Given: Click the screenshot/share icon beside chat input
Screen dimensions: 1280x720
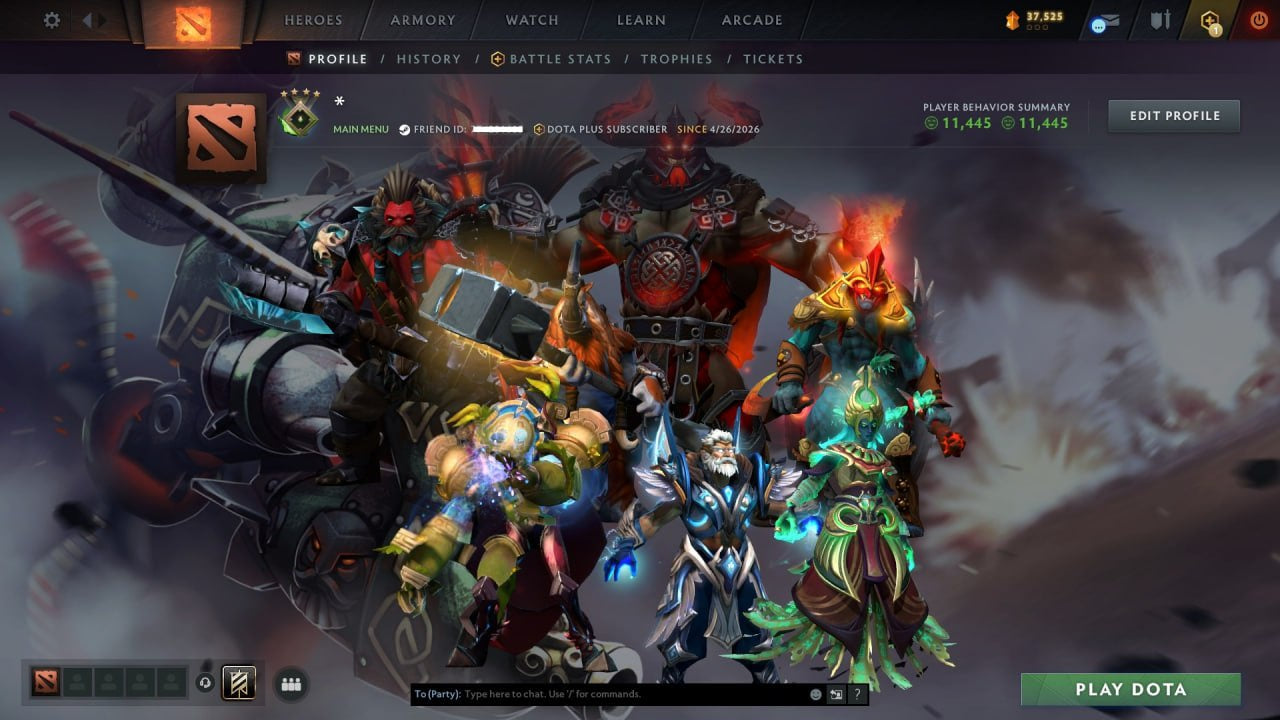Looking at the screenshot, I should [835, 693].
